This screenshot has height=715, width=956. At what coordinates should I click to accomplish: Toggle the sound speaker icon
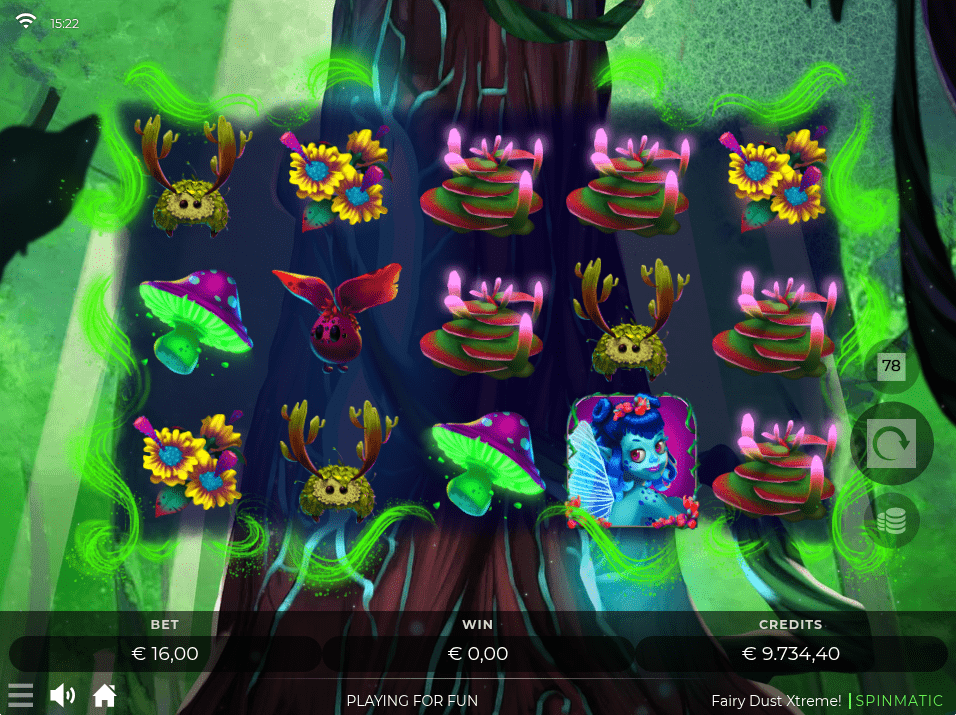pos(62,695)
